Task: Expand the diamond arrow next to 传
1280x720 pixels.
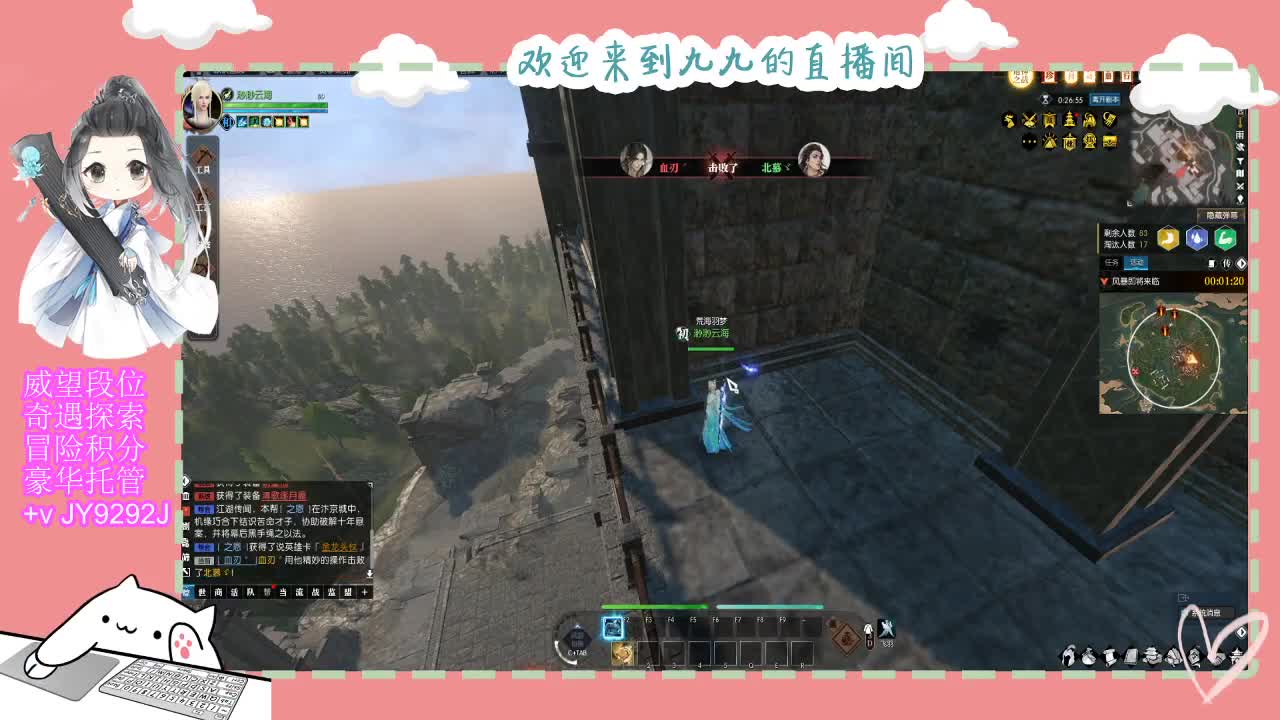Action: (x=1241, y=263)
